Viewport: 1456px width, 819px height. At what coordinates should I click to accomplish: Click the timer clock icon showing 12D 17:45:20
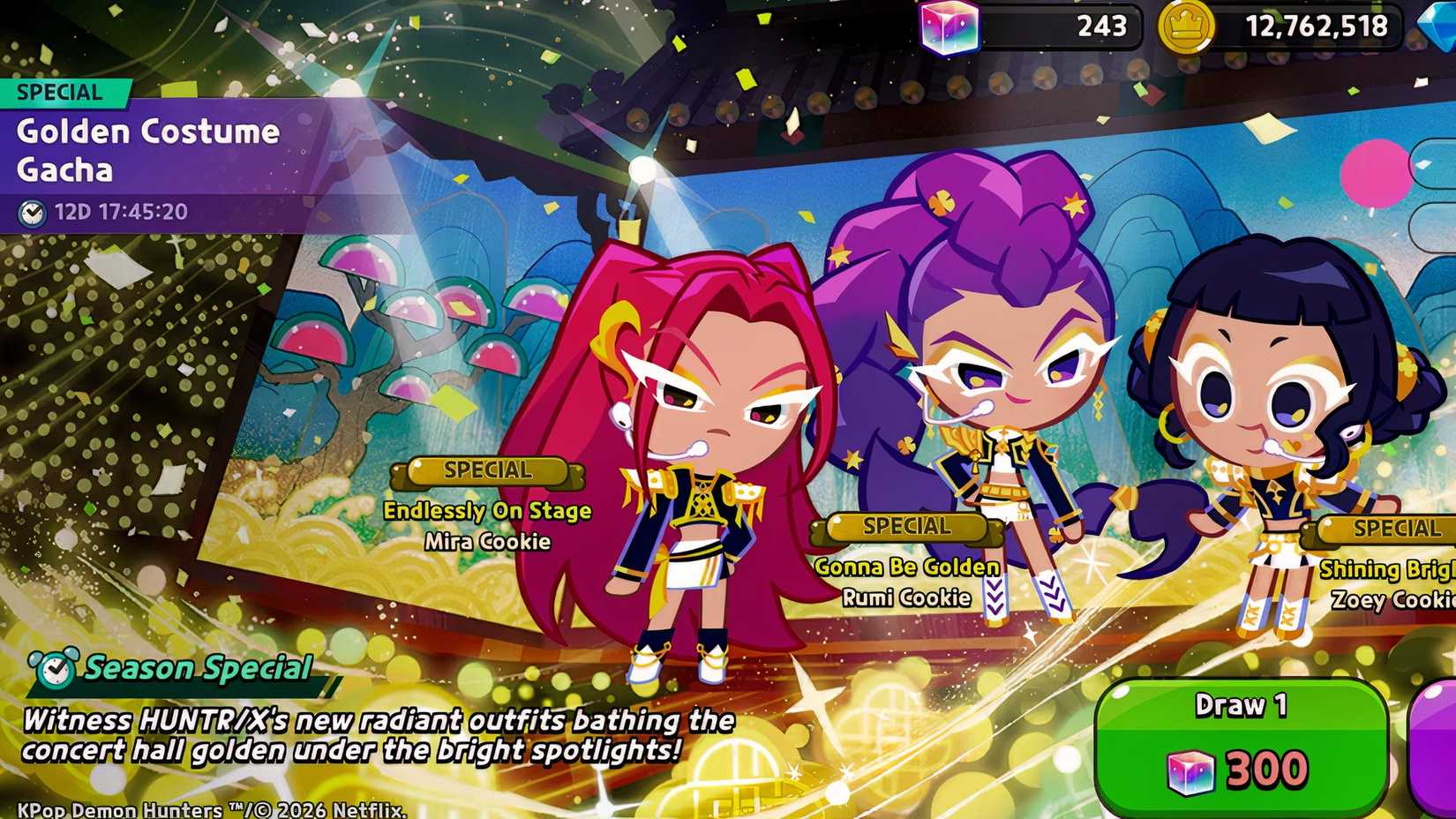pos(33,212)
